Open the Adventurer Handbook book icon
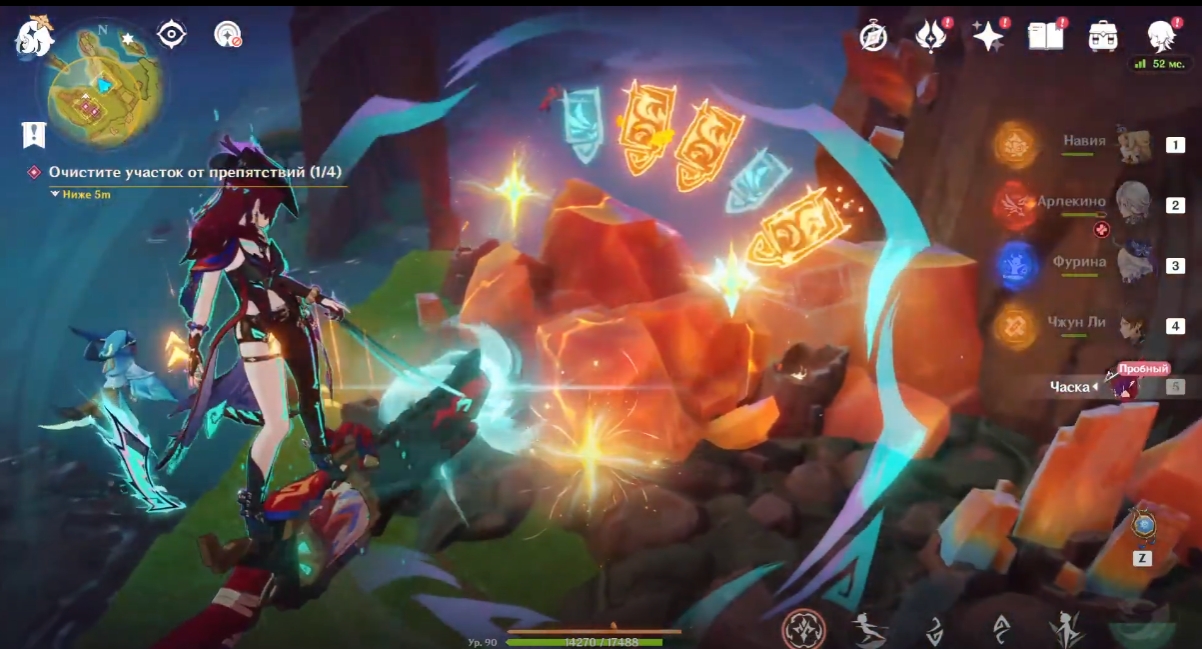 coord(1045,37)
